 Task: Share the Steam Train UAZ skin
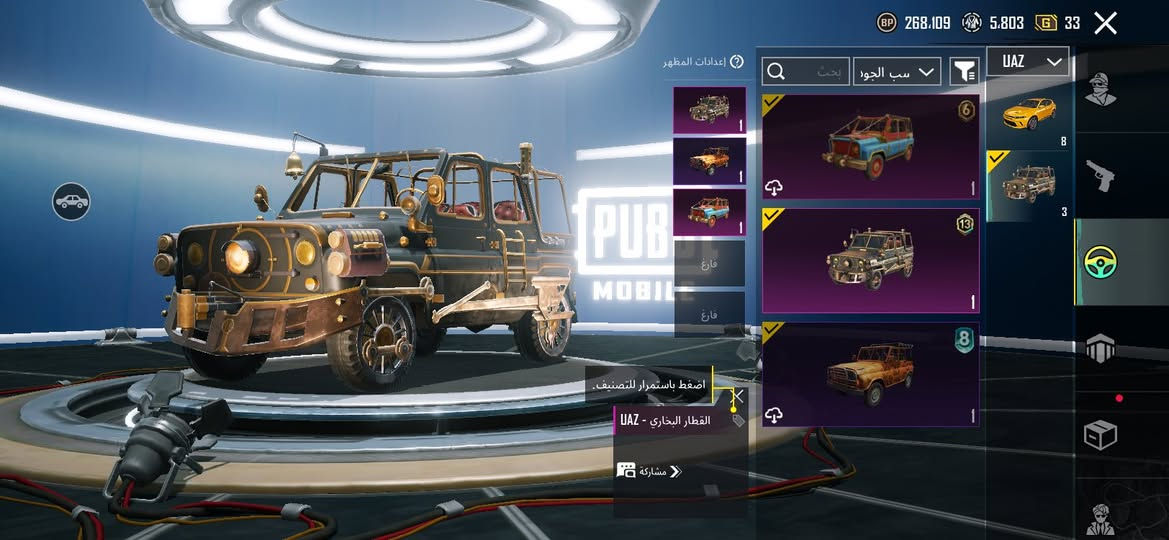650,471
